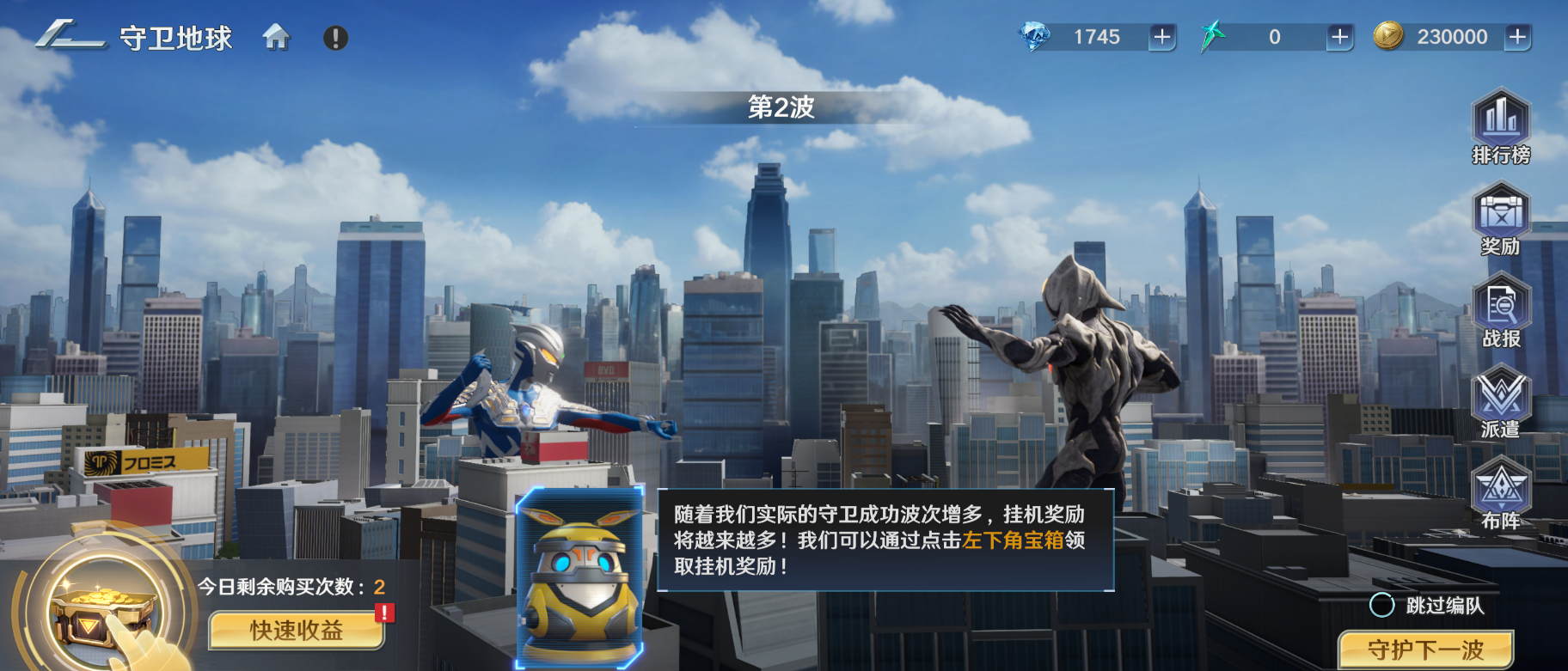Open the home screen via house icon

tap(276, 37)
